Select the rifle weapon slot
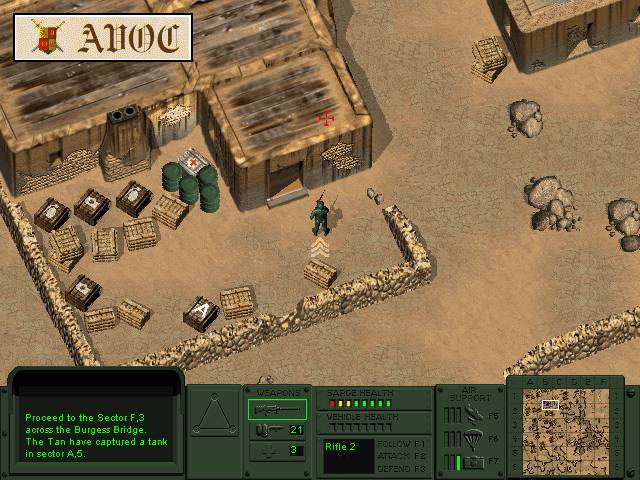Screen dimensions: 640x480 pos(271,409)
